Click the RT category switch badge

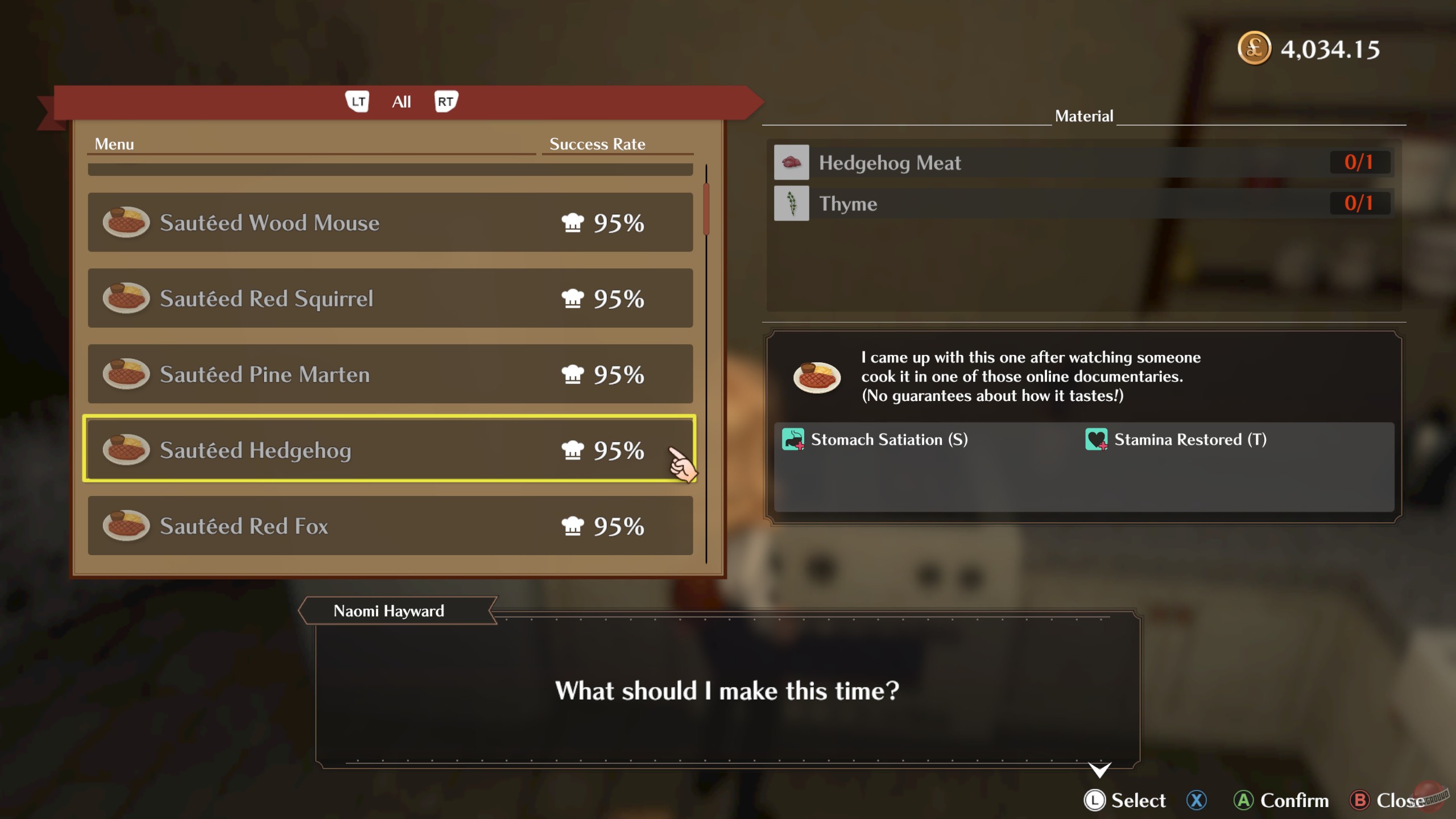click(446, 101)
